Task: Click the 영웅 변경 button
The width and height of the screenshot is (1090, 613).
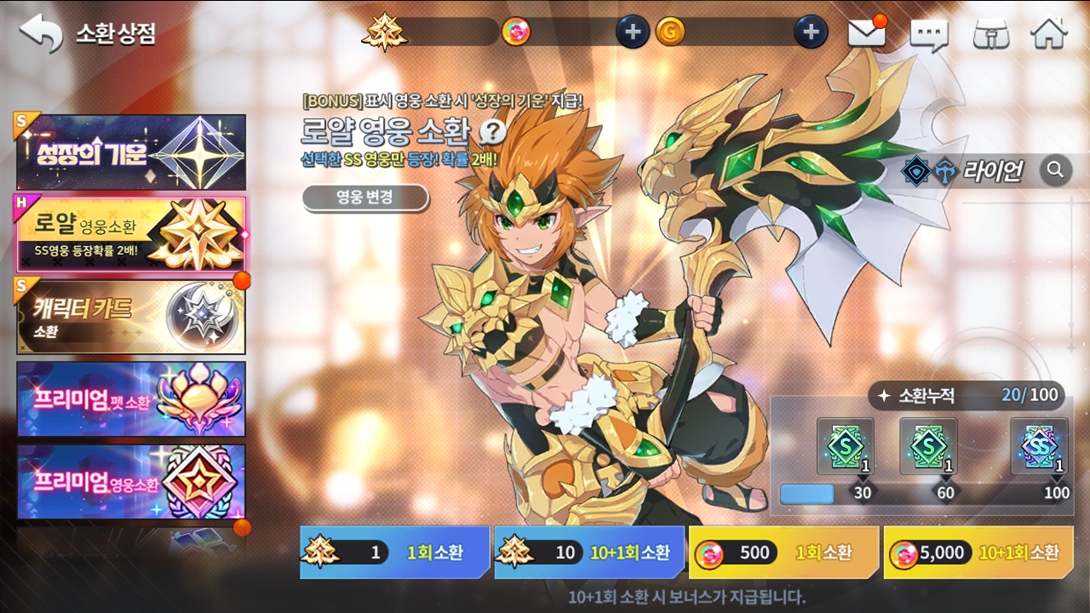Action: pos(365,197)
